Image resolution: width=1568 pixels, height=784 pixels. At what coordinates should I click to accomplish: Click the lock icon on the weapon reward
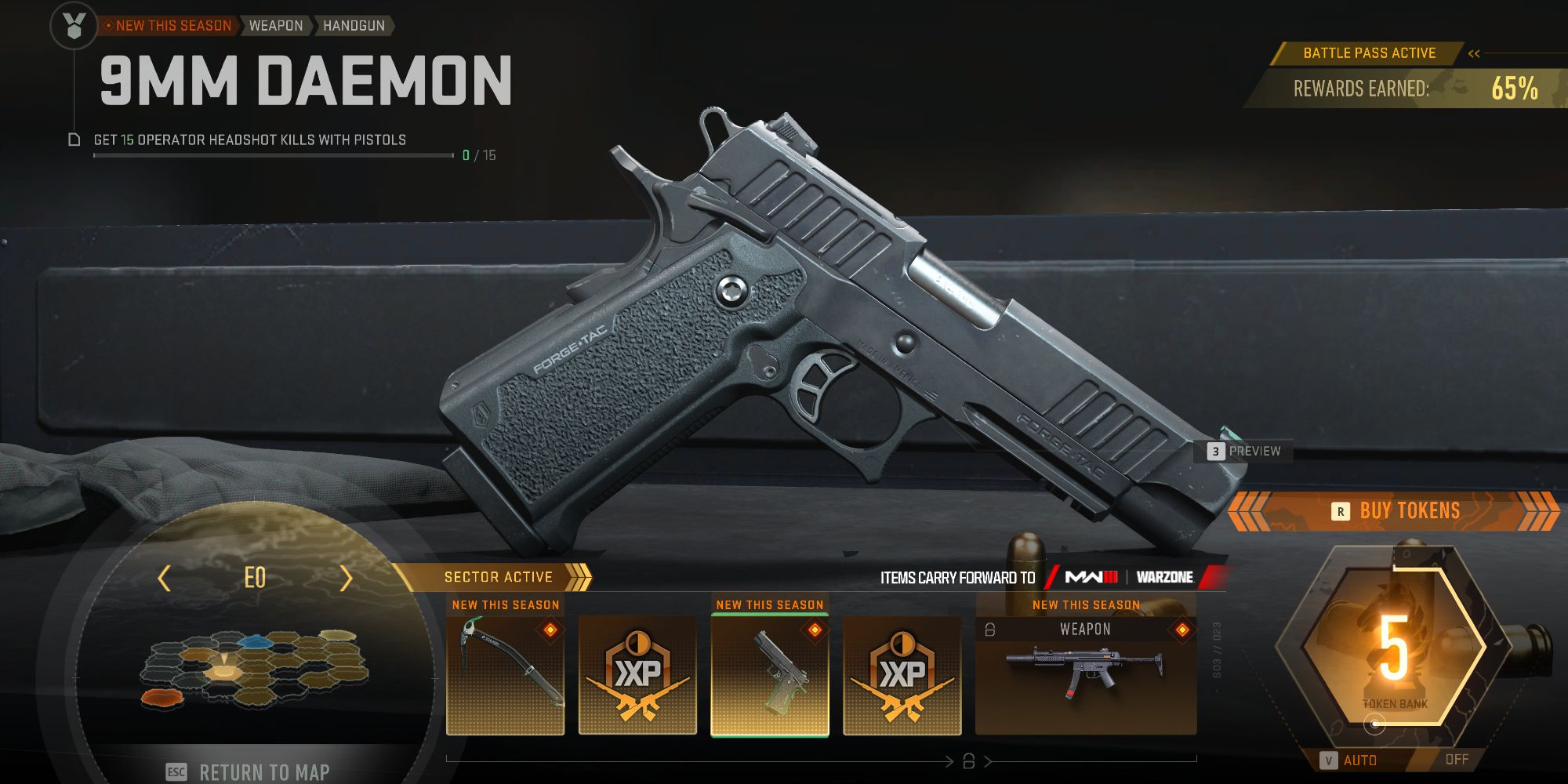pyautogui.click(x=989, y=627)
